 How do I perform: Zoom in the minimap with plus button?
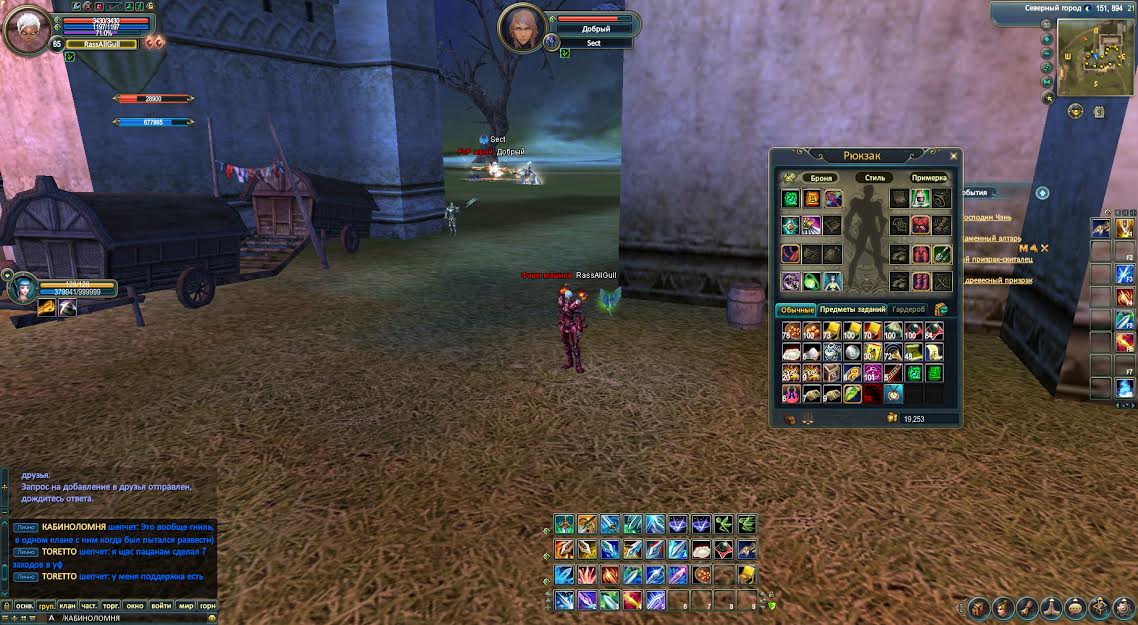1047,39
